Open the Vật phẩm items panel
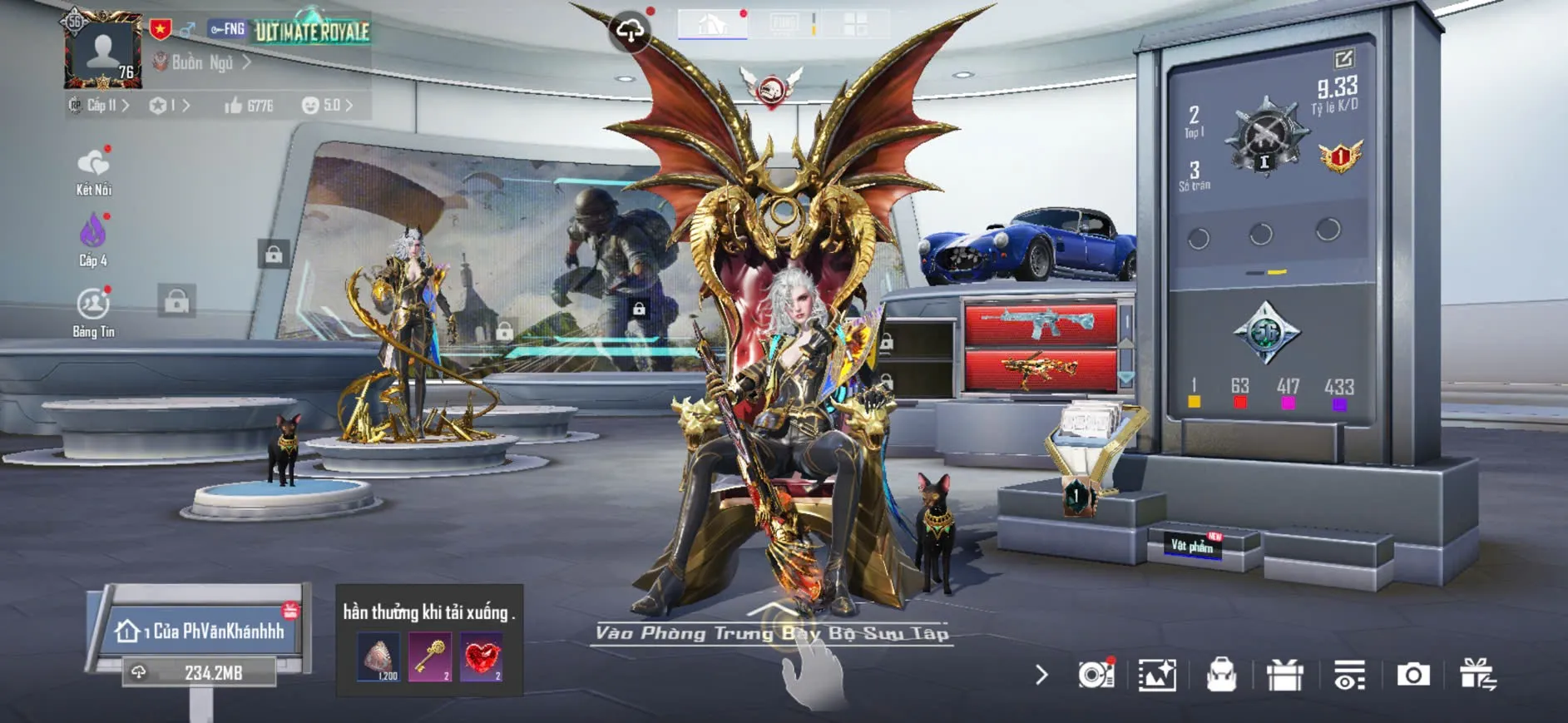The width and height of the screenshot is (1568, 723). tap(1193, 545)
